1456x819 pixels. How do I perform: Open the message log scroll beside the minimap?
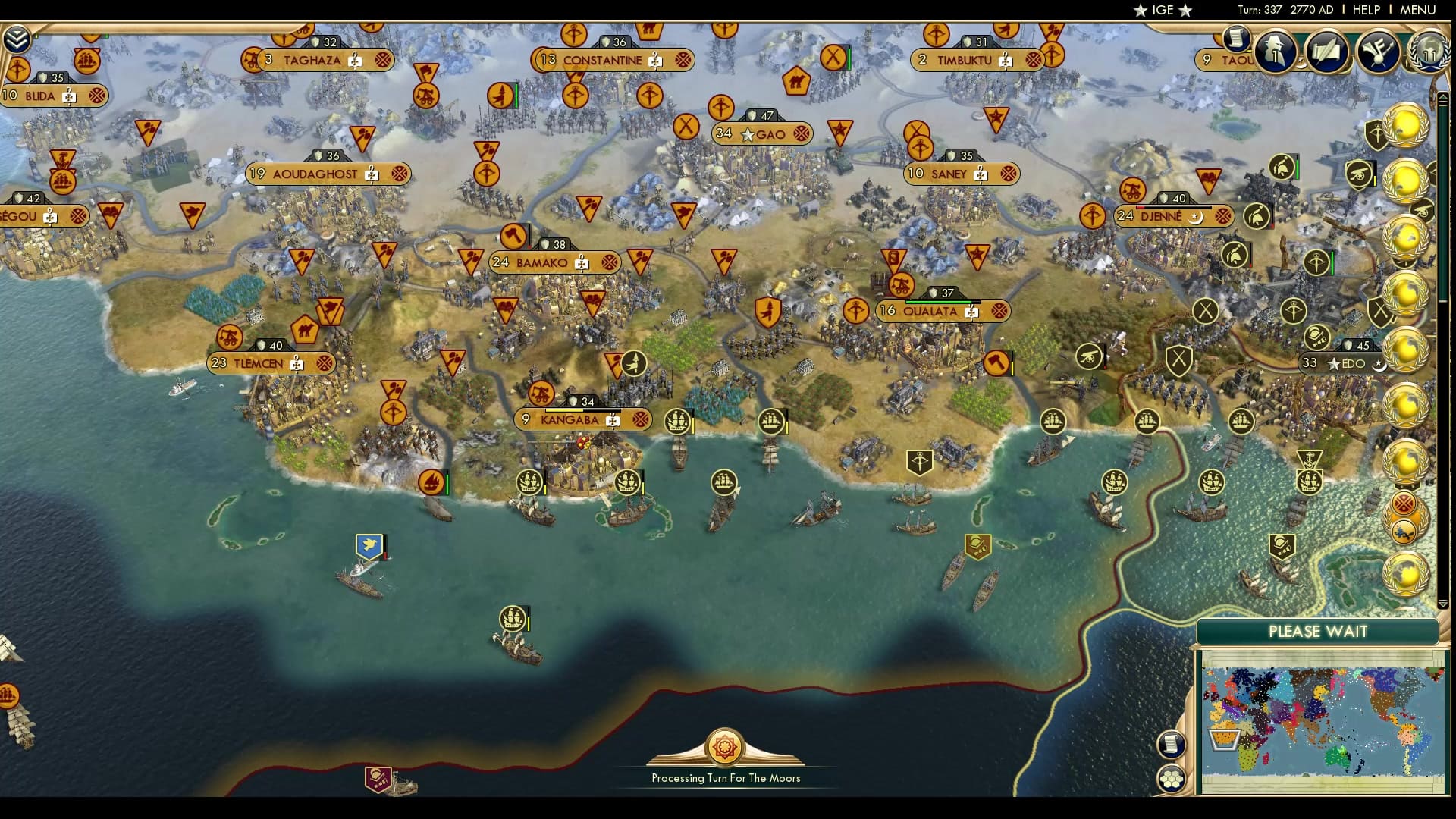click(1170, 743)
